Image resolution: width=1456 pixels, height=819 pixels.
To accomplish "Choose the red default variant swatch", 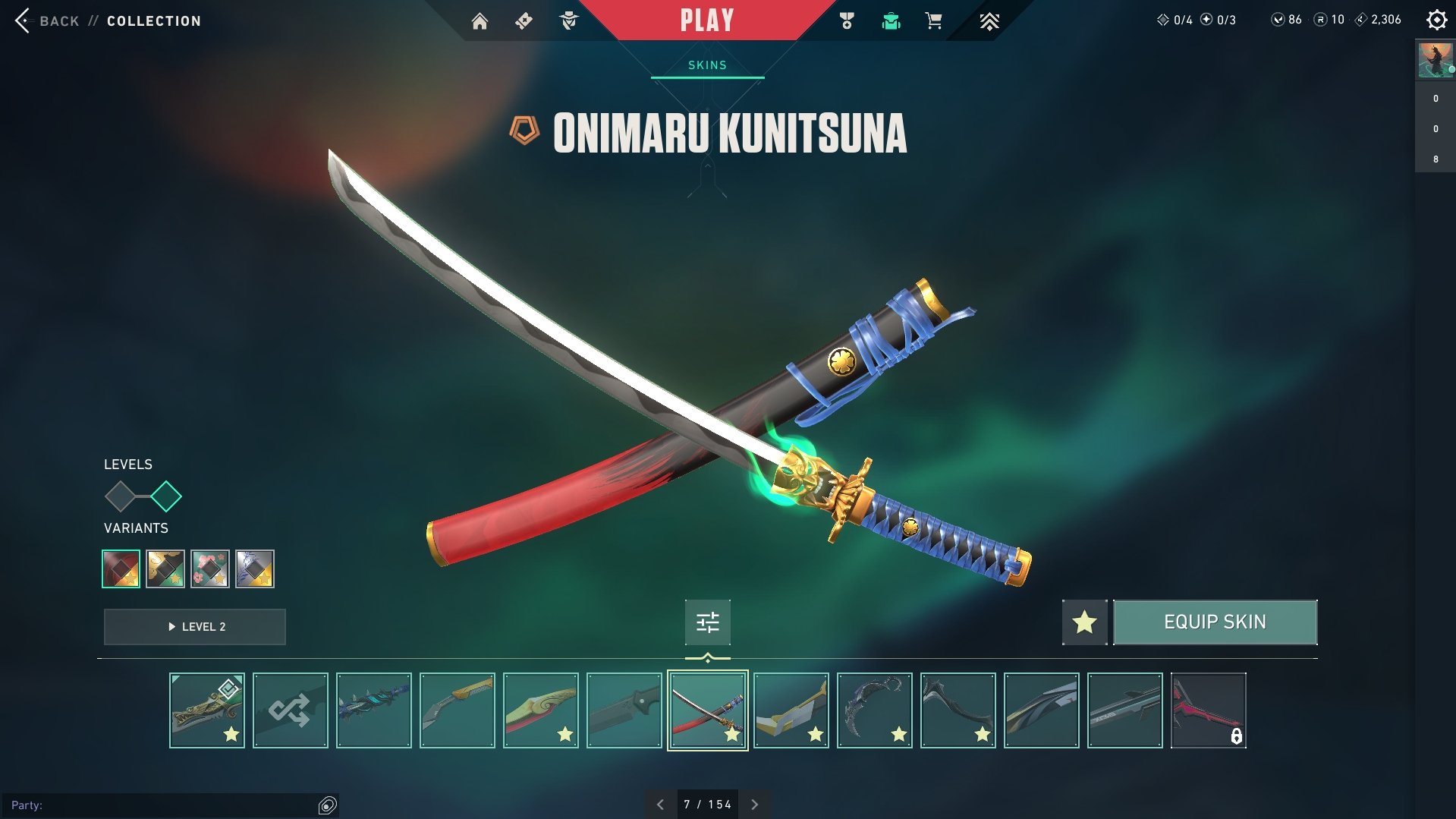I will tap(121, 569).
